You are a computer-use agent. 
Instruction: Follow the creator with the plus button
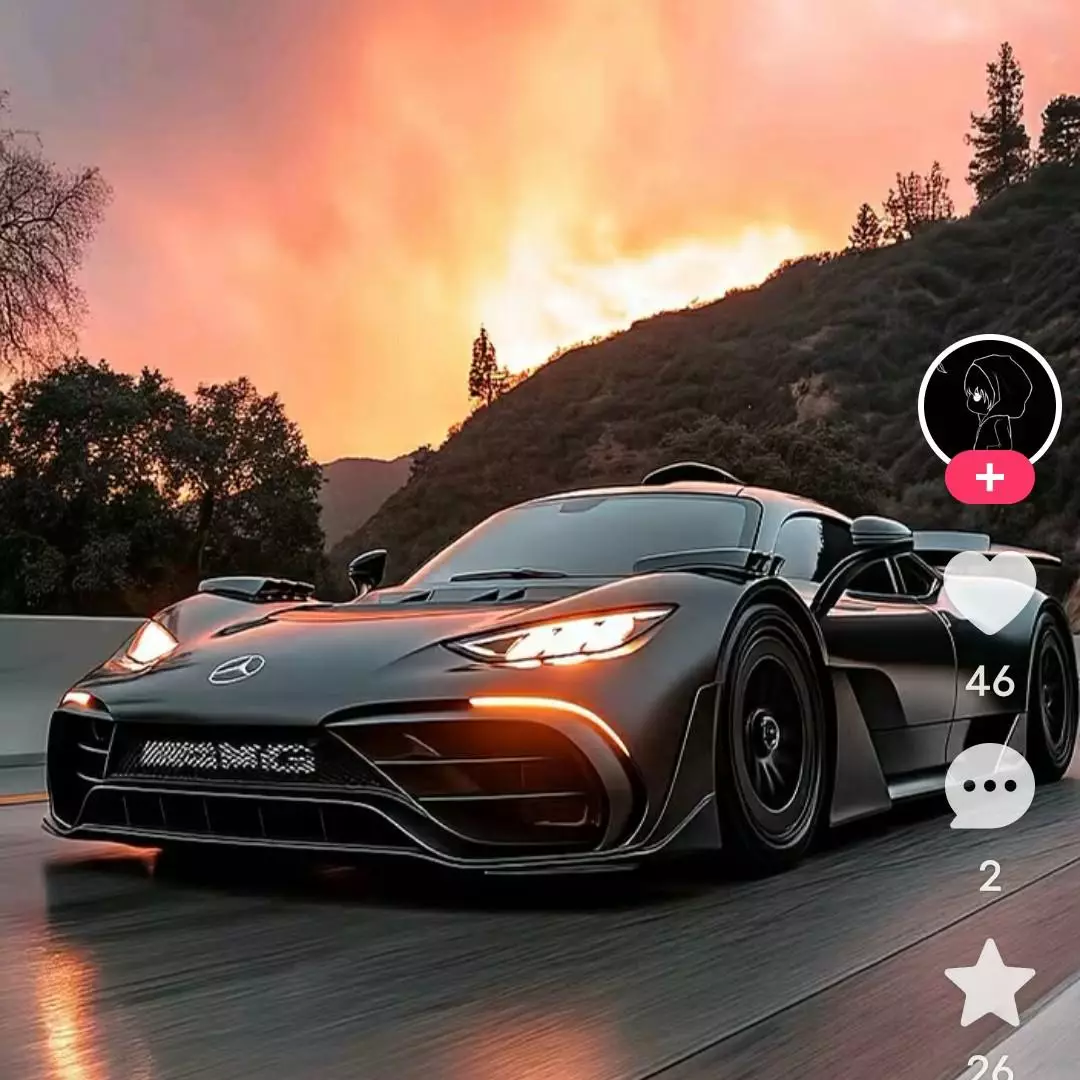tap(989, 478)
